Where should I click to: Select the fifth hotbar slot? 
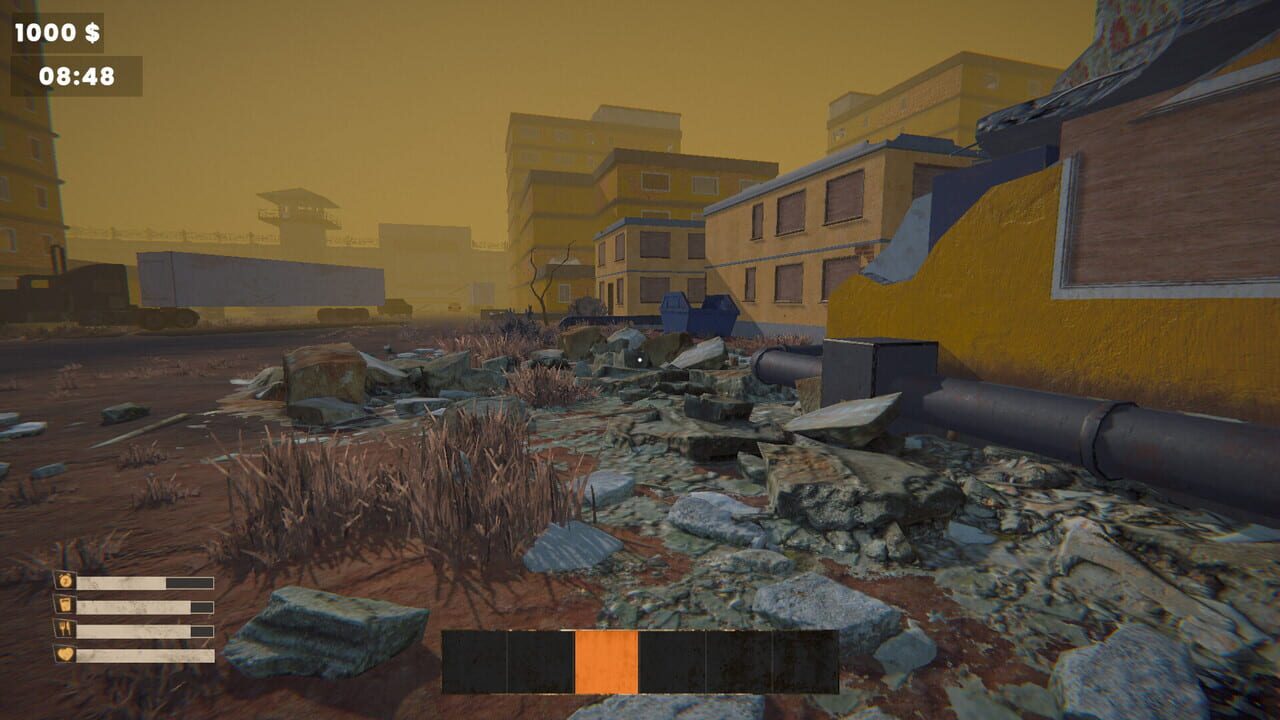coord(740,663)
